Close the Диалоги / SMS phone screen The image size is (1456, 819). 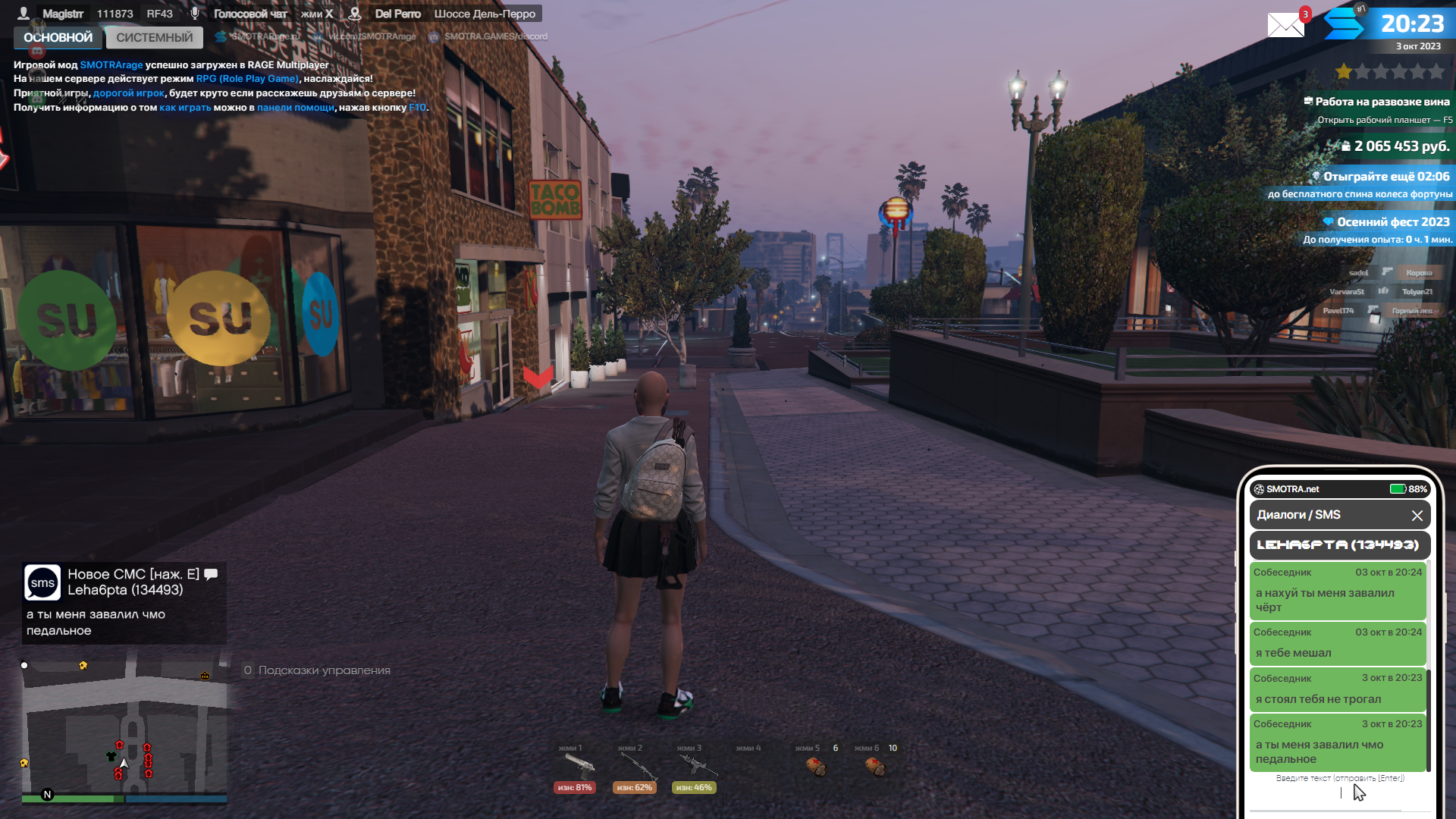pyautogui.click(x=1417, y=516)
